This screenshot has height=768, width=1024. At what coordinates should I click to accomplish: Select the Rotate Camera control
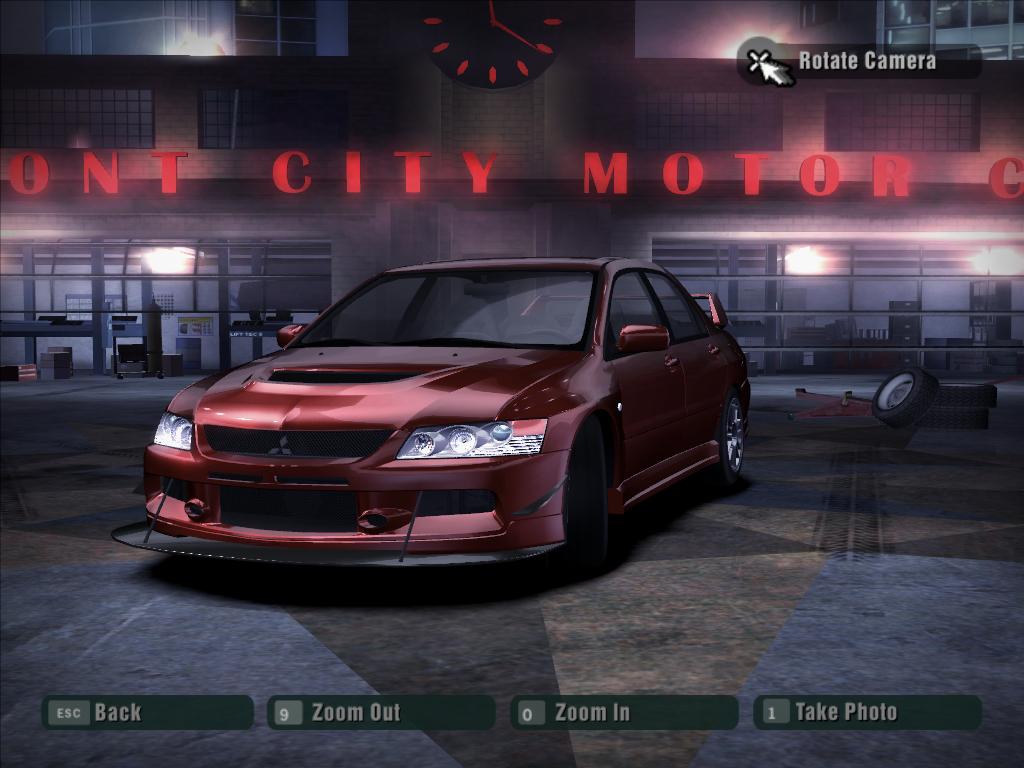coord(859,61)
